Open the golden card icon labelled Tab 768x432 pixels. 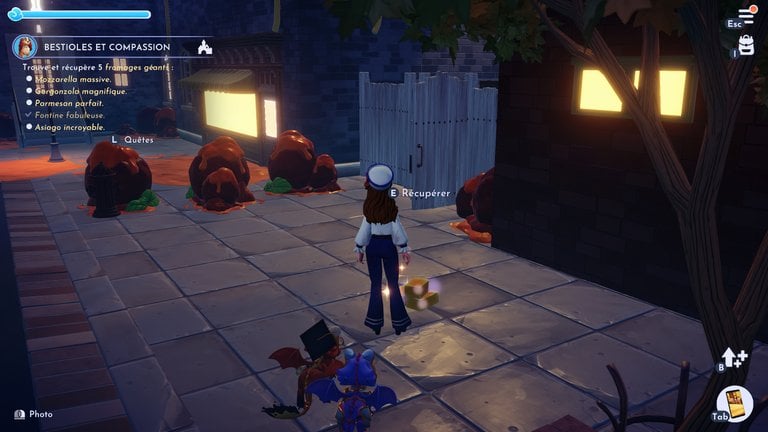(737, 405)
